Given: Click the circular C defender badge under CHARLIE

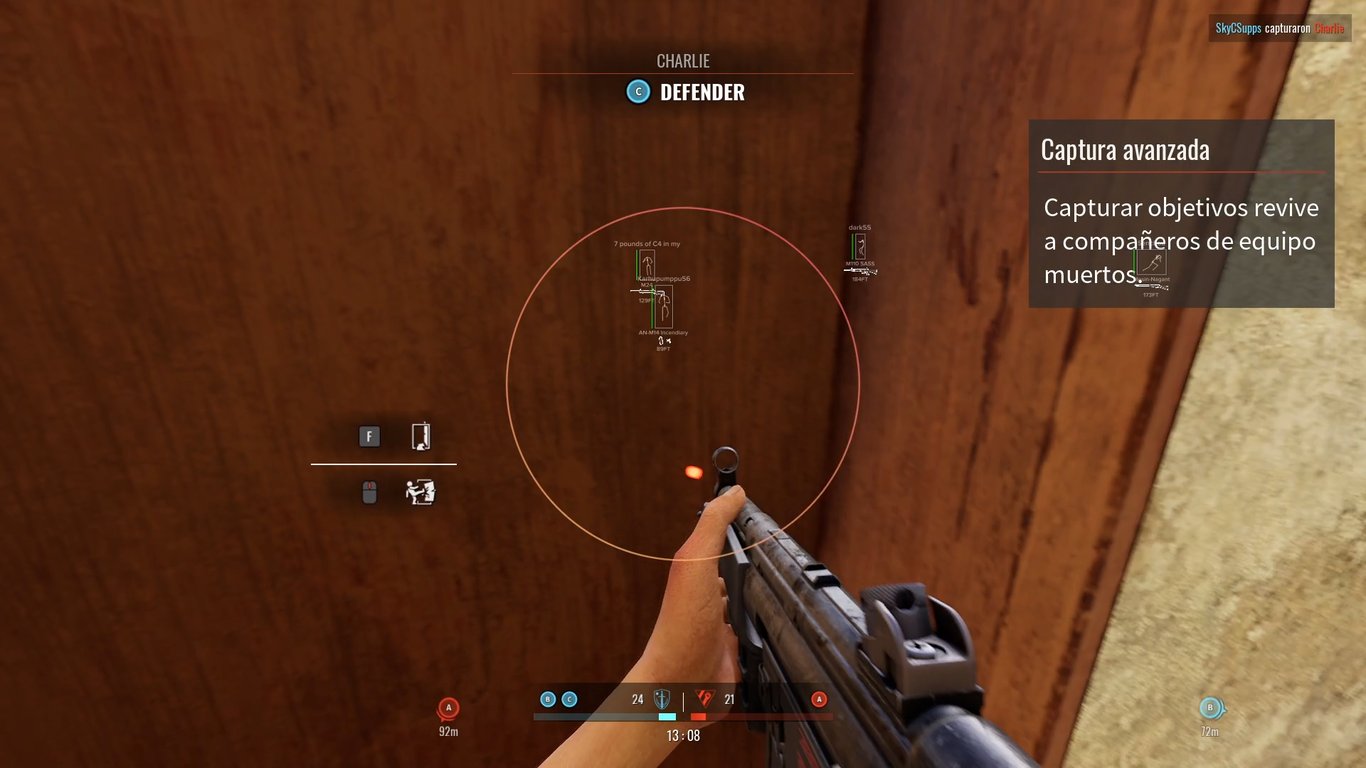Looking at the screenshot, I should coord(637,91).
